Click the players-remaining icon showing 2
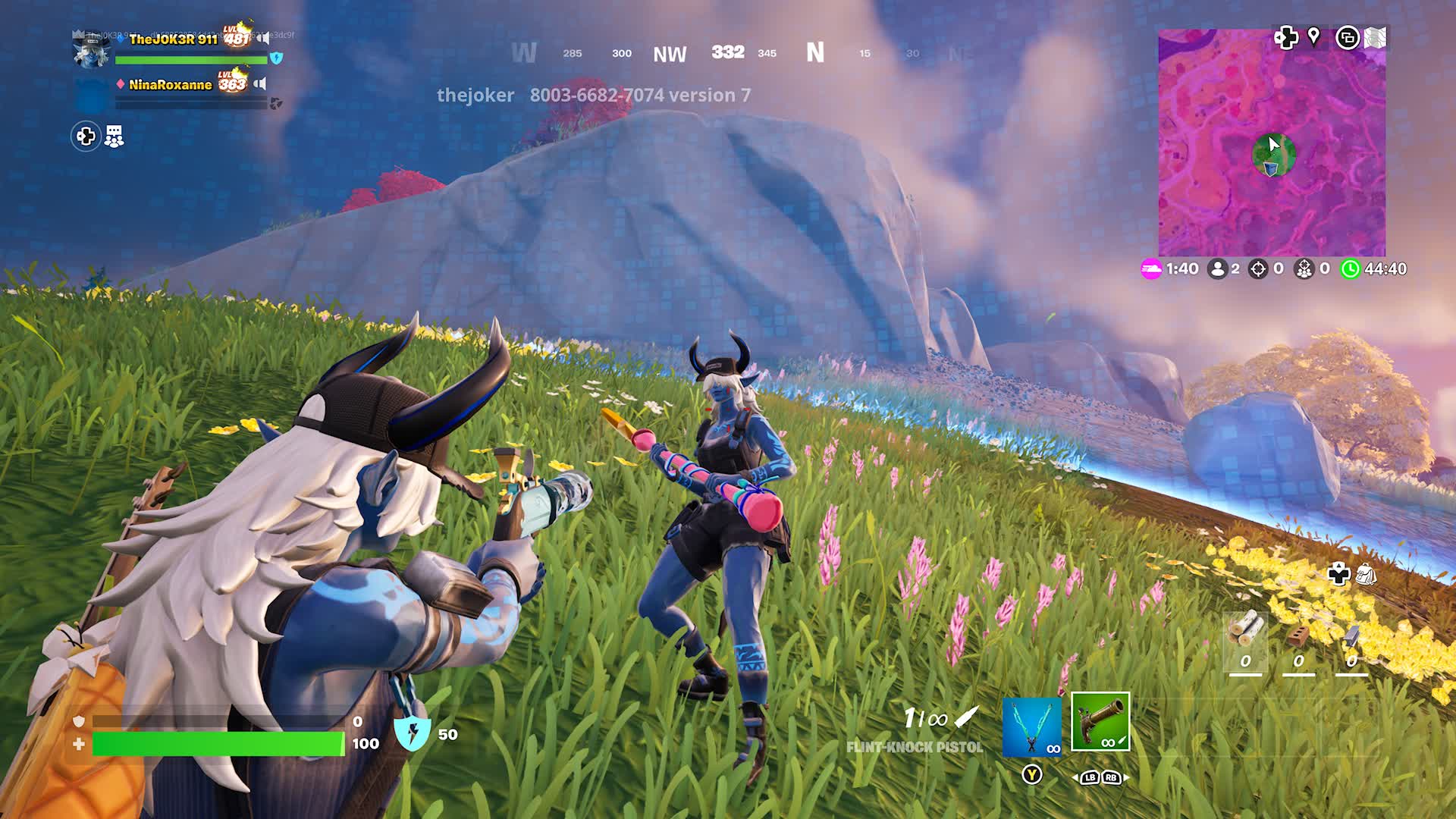 1219,268
